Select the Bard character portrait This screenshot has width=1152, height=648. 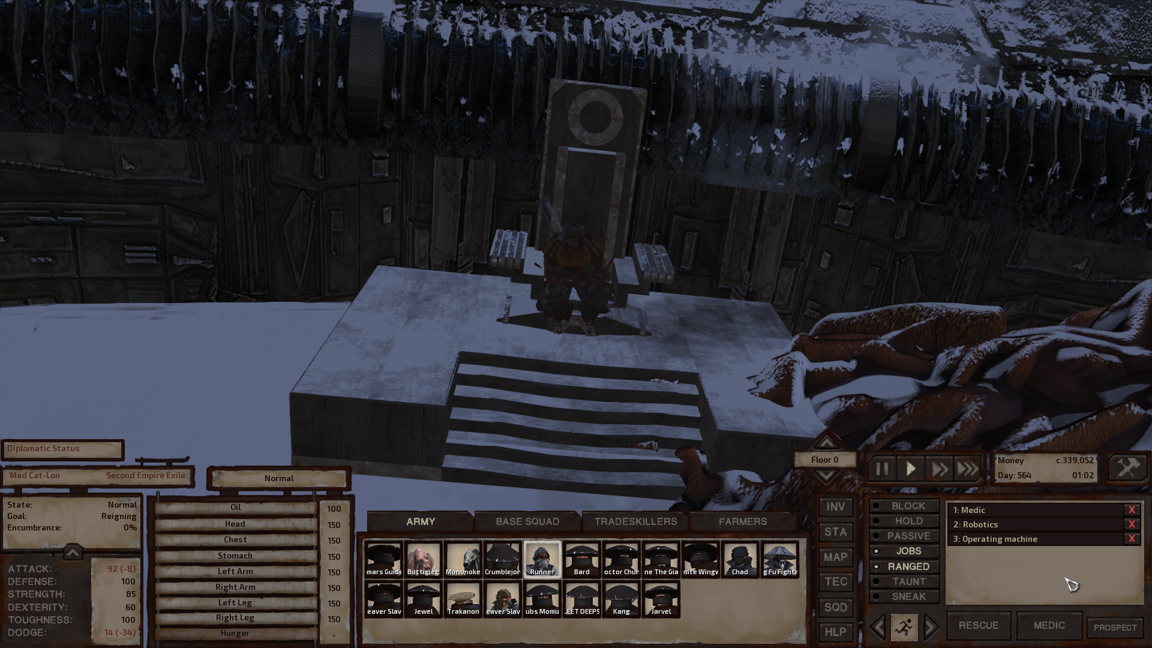click(x=581, y=559)
